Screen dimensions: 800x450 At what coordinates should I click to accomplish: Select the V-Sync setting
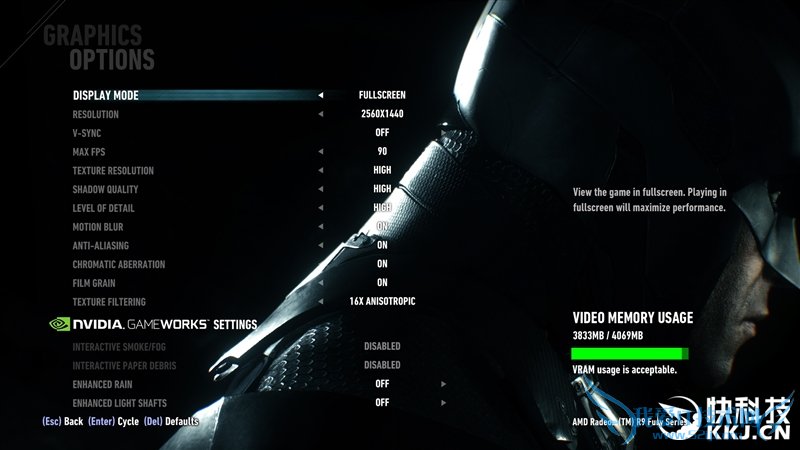click(87, 133)
